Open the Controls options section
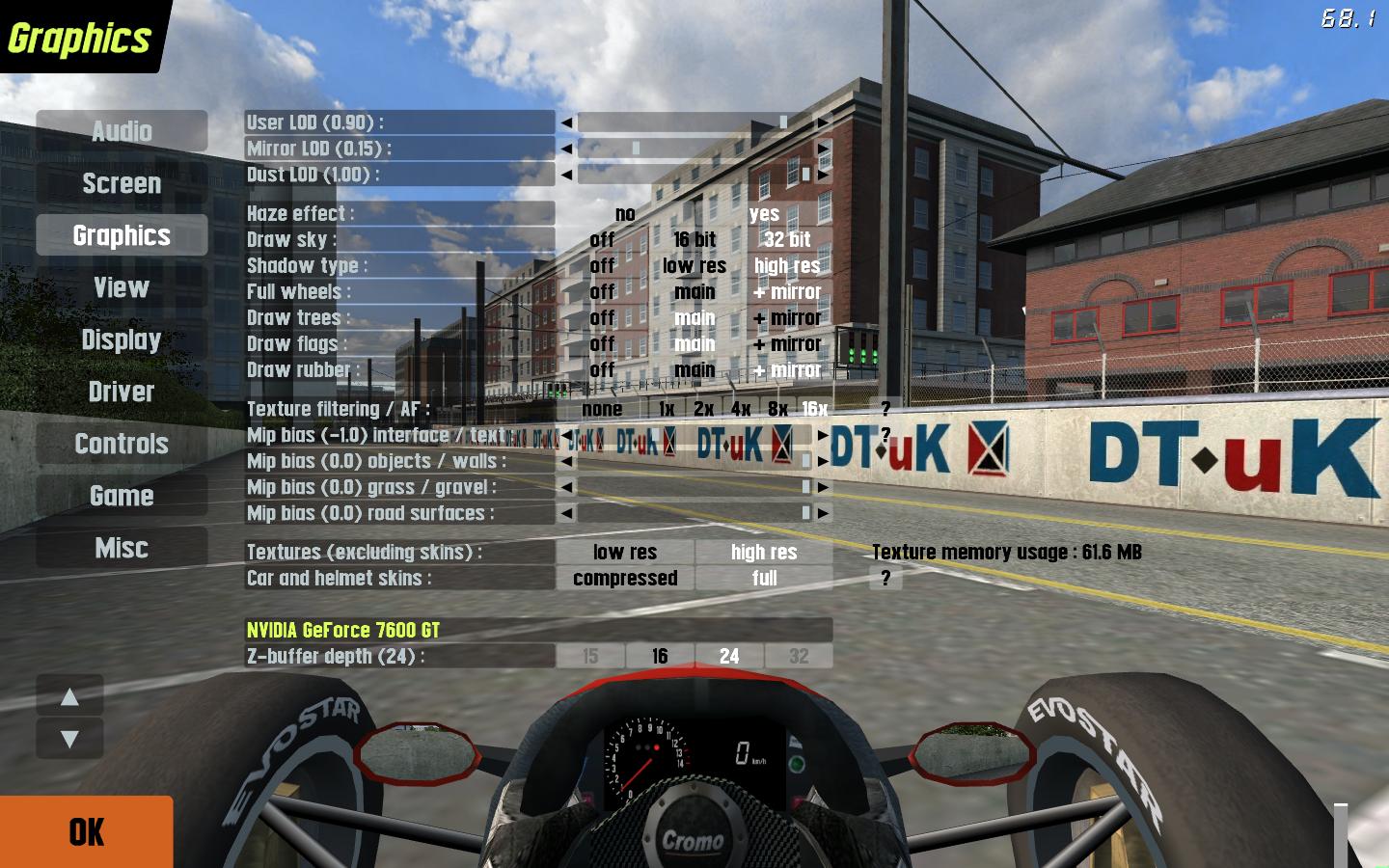Image resolution: width=1389 pixels, height=868 pixels. coord(122,444)
